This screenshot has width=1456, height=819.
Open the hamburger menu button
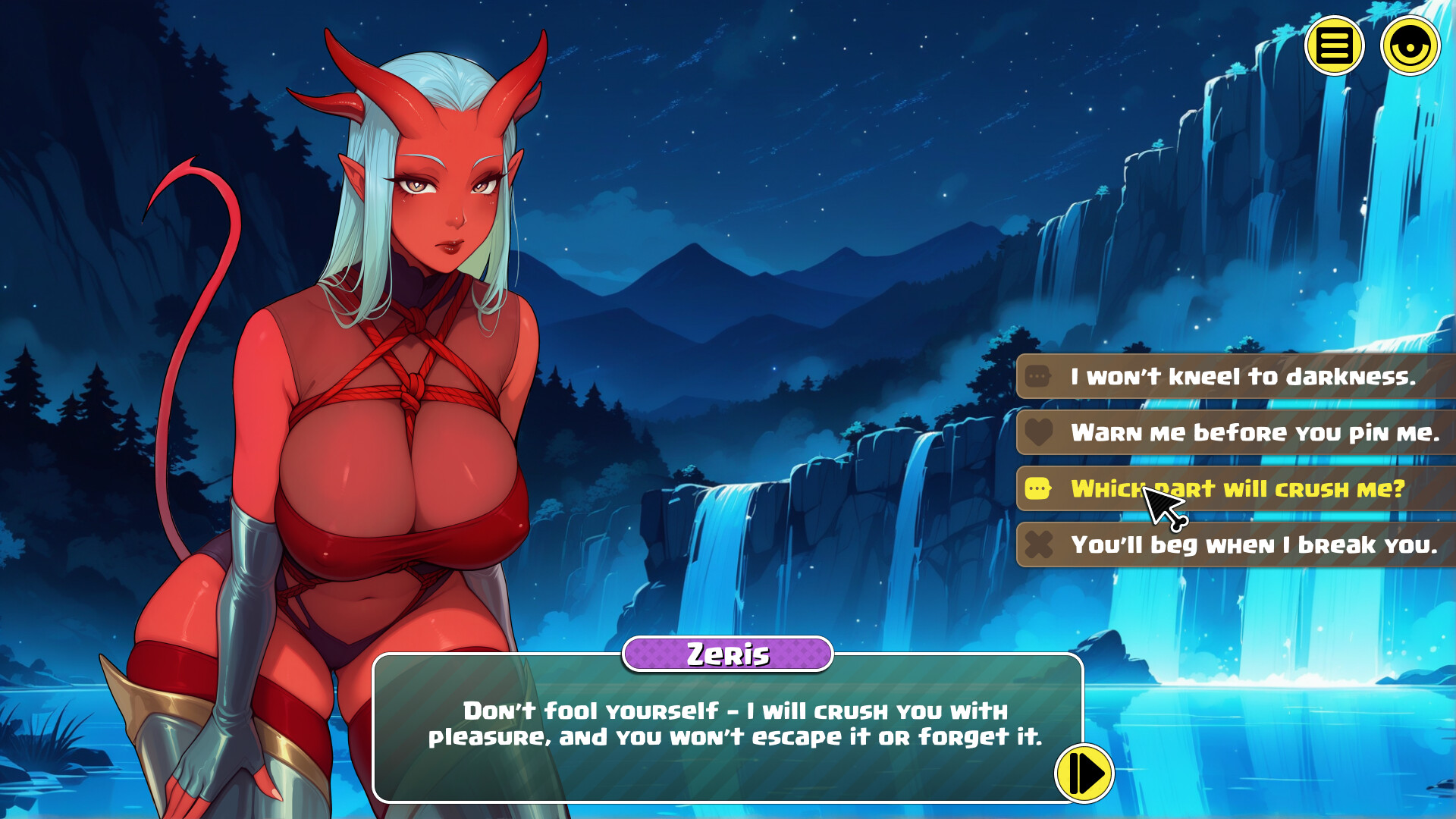pyautogui.click(x=1334, y=45)
